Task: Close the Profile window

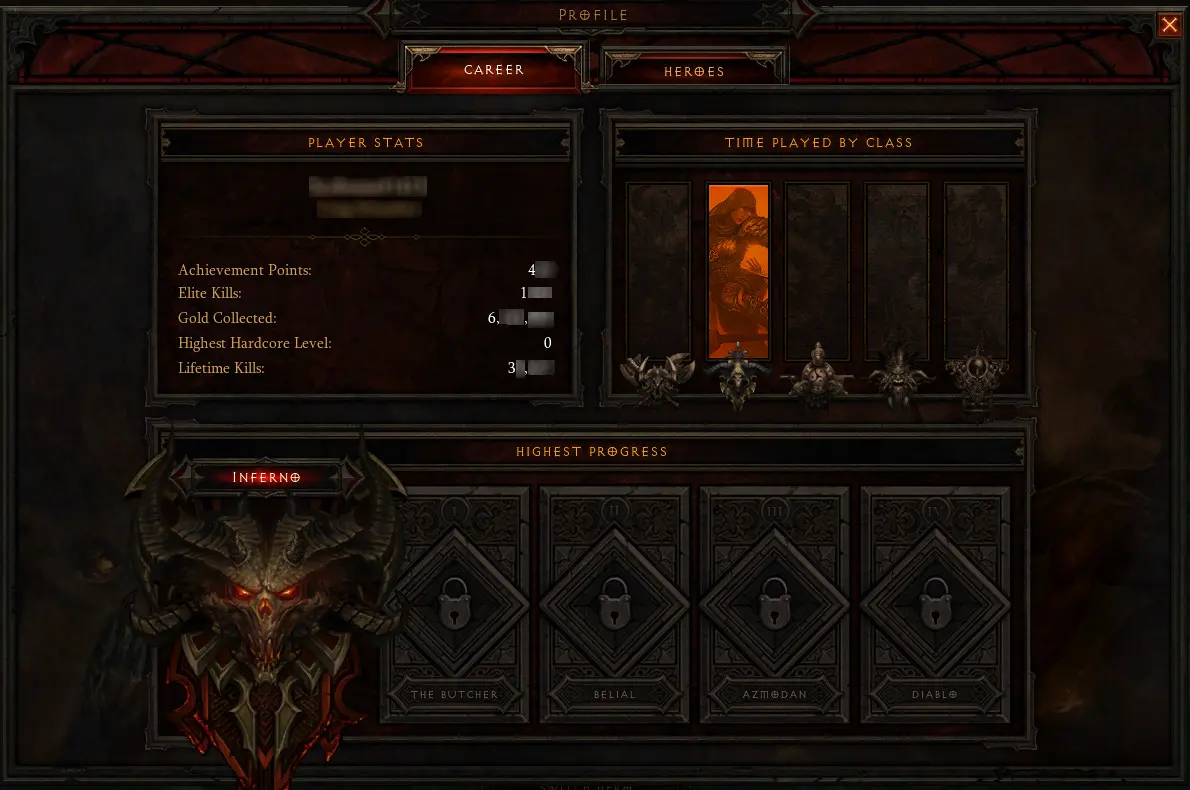Action: (x=1169, y=25)
